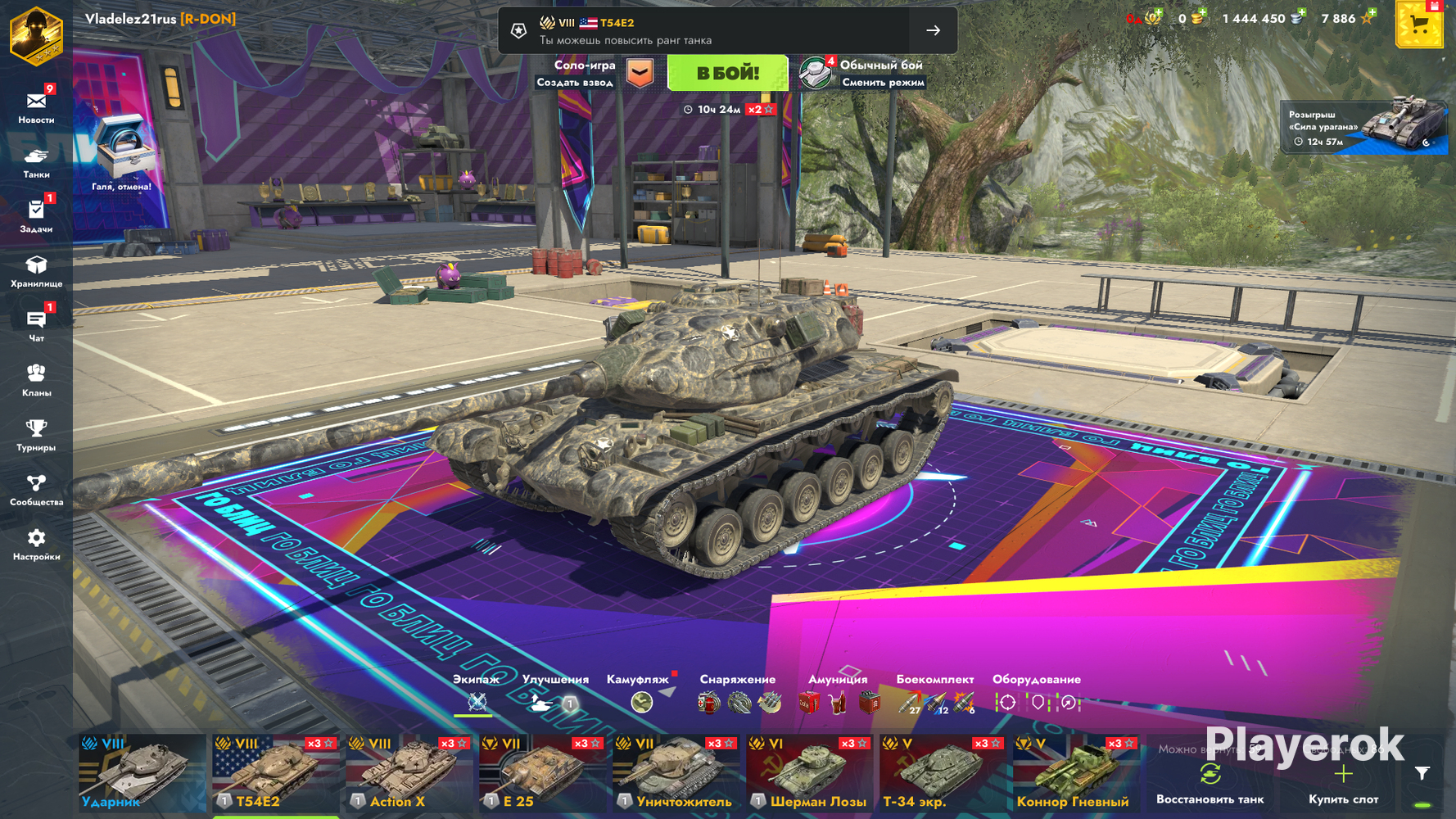Select the Action X tank card

(408, 773)
